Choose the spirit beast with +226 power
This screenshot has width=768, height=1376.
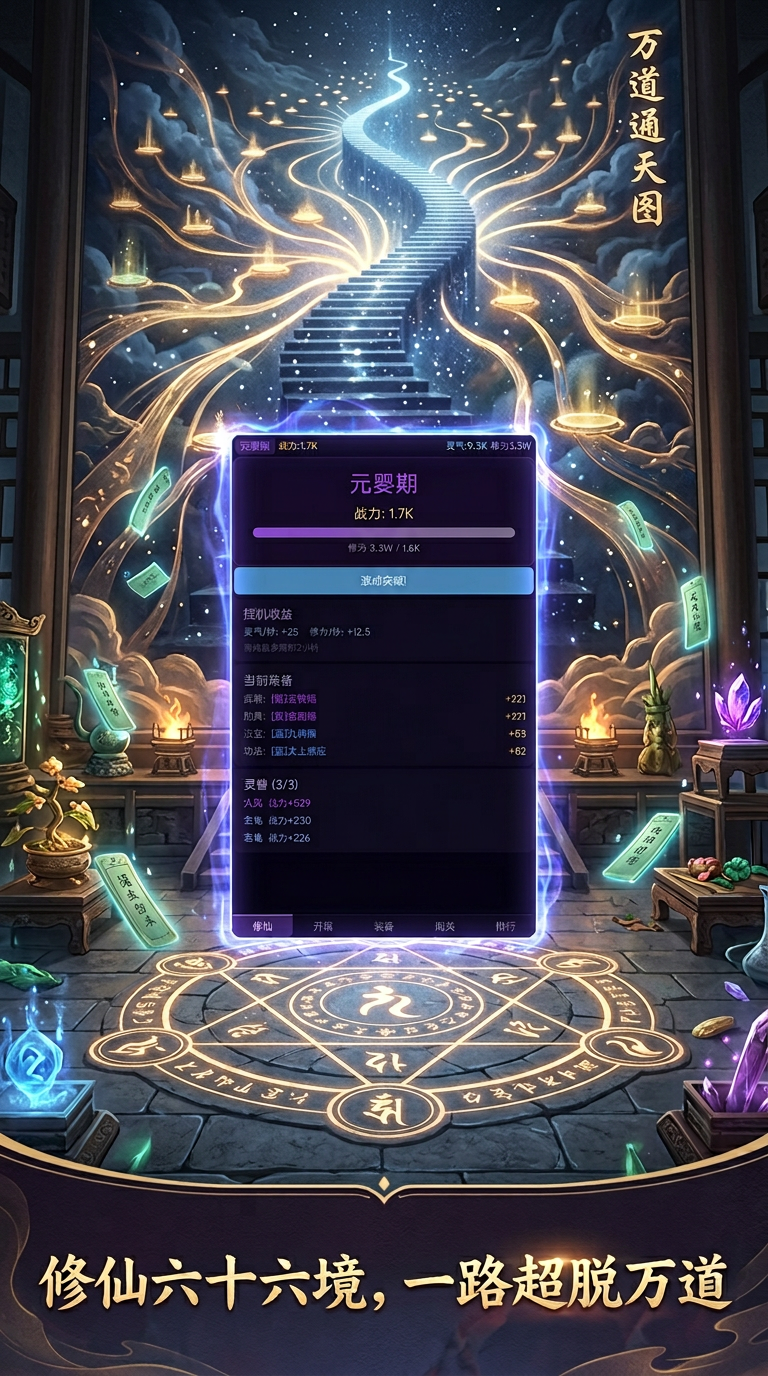(x=383, y=838)
